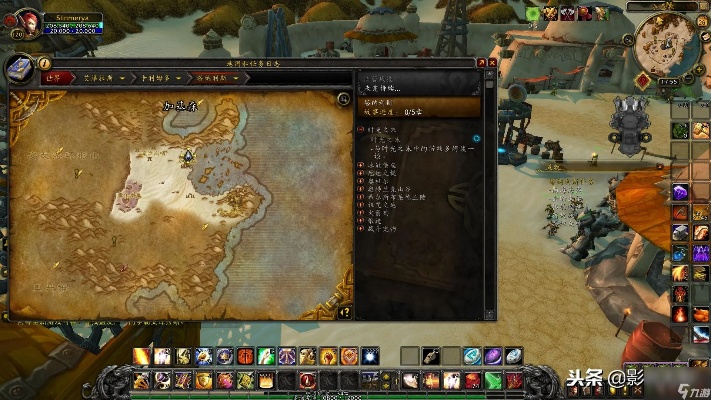Click the map window info button
This screenshot has width=711, height=400.
point(45,63)
